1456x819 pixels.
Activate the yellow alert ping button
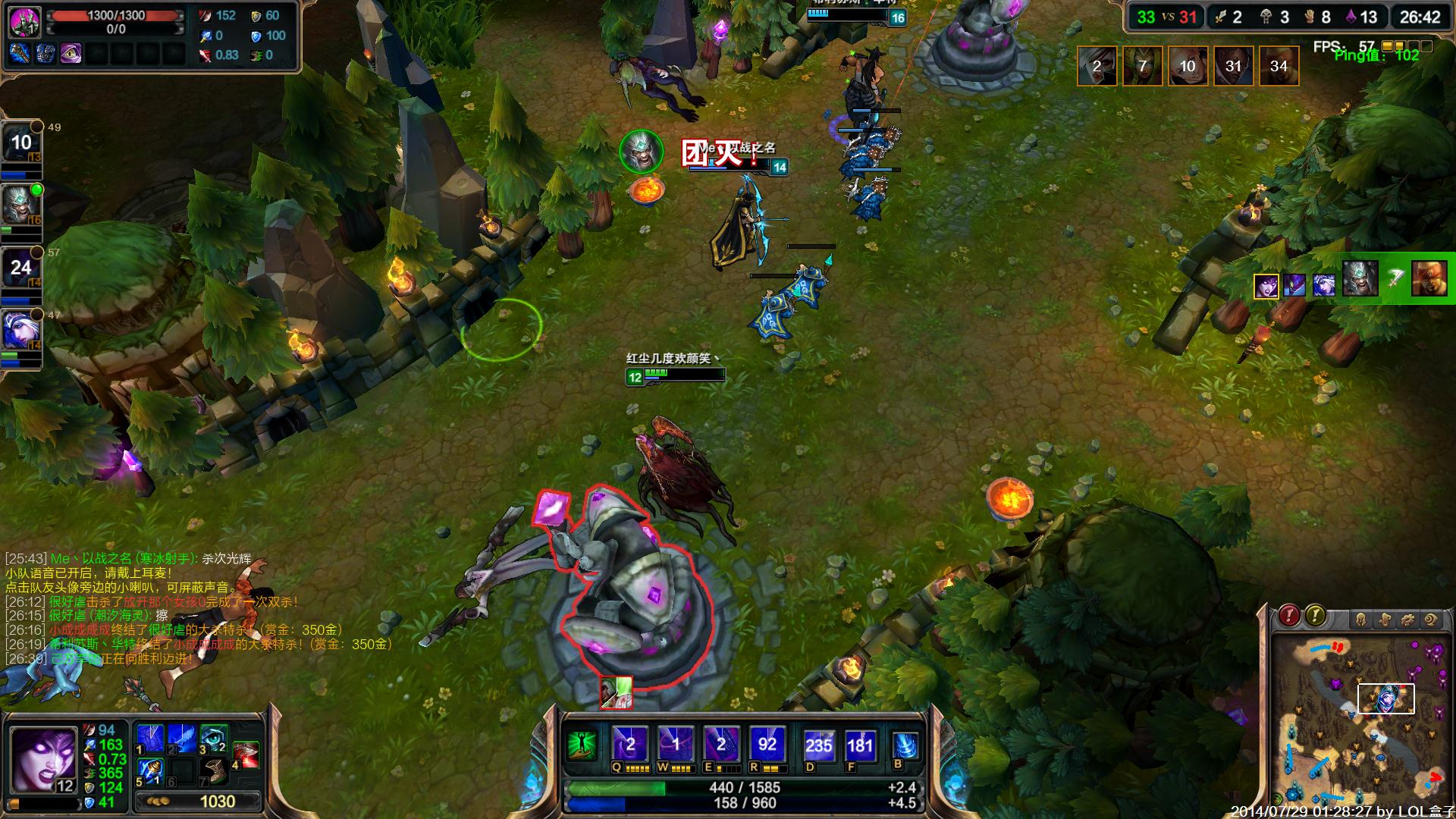click(1315, 616)
